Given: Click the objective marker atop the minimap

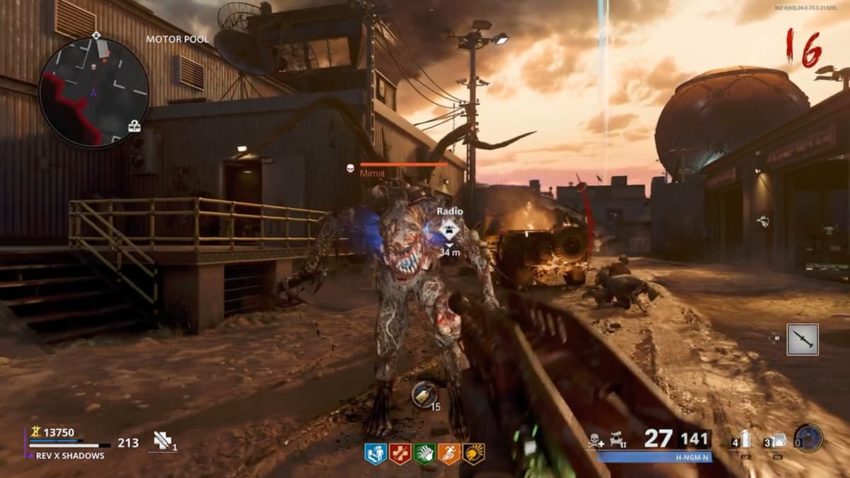Looking at the screenshot, I should coord(96,36).
